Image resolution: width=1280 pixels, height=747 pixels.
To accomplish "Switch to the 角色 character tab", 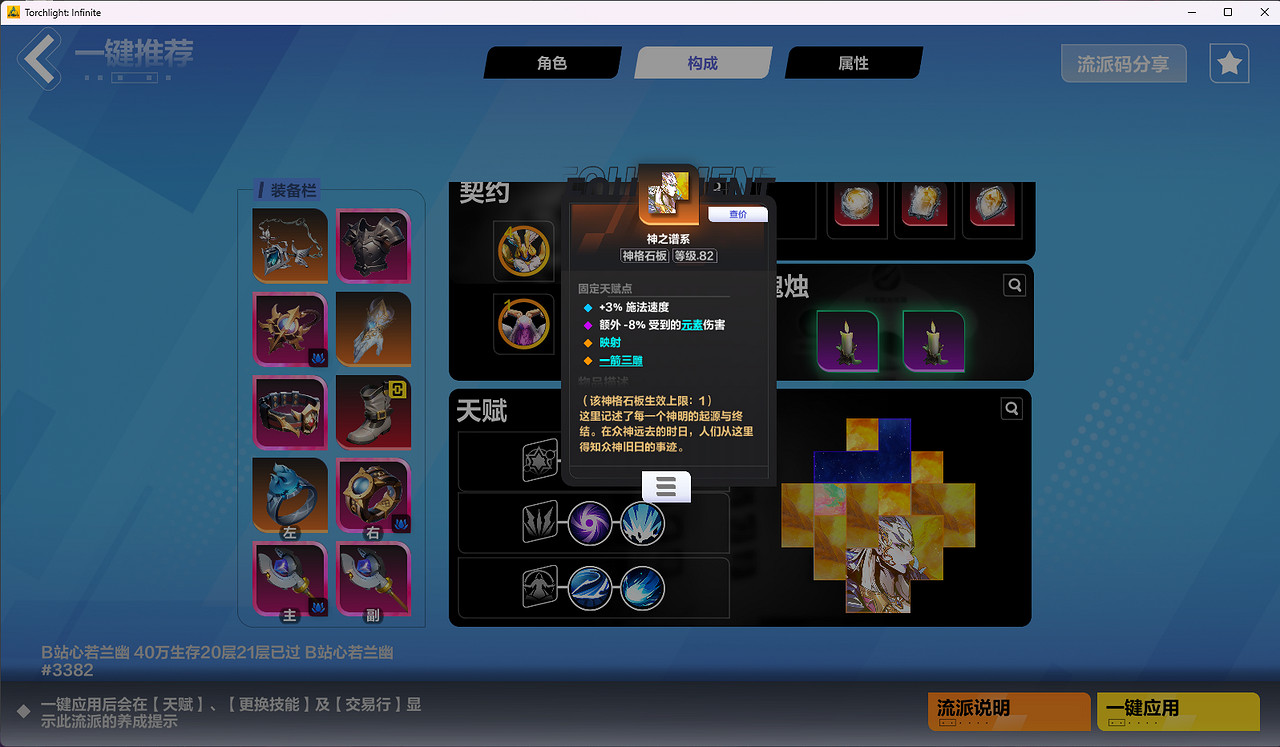I will (x=552, y=62).
